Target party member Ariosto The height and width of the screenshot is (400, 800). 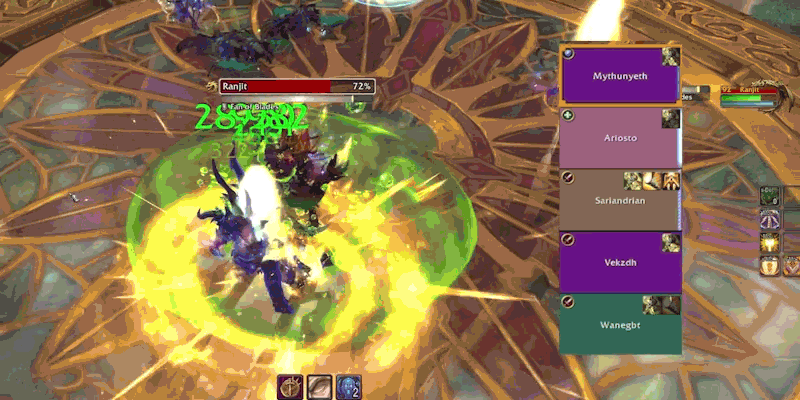[620, 138]
